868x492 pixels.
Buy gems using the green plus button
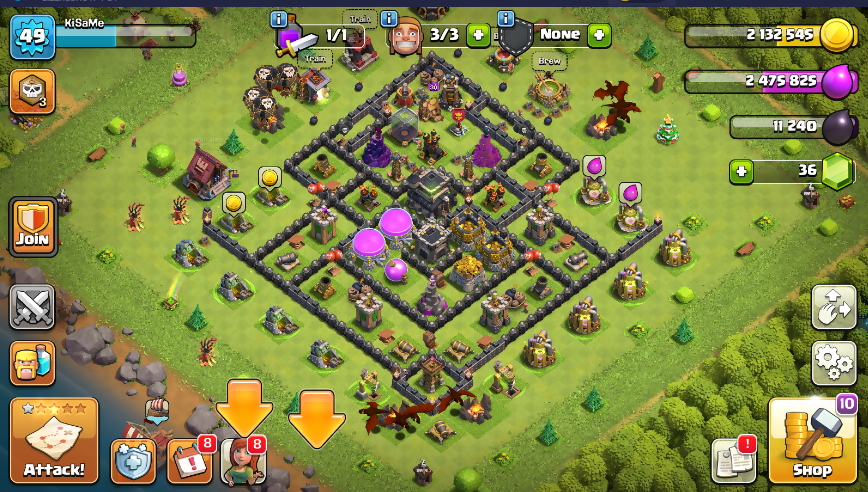[x=741, y=171]
